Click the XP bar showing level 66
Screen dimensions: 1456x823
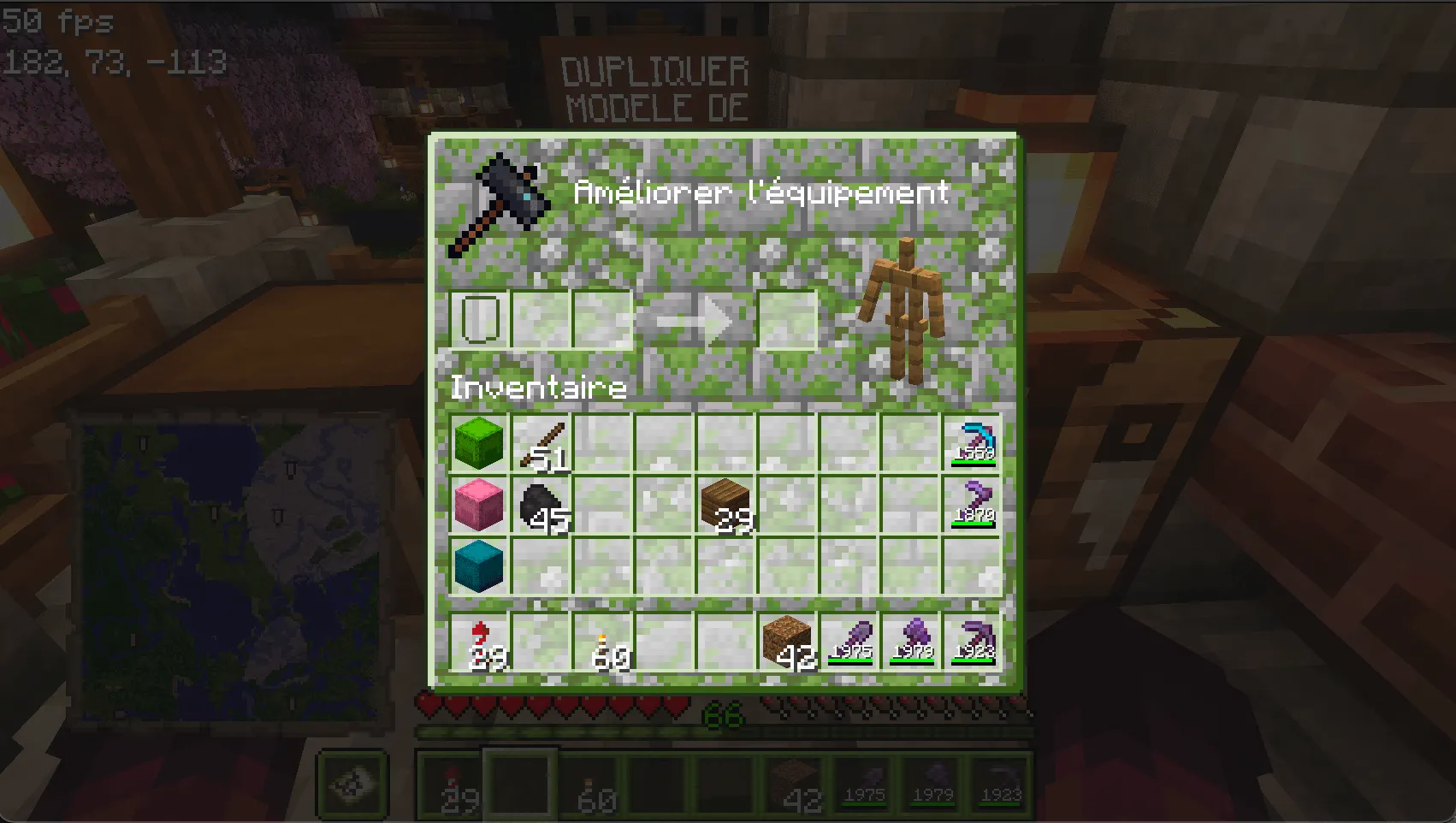[723, 729]
